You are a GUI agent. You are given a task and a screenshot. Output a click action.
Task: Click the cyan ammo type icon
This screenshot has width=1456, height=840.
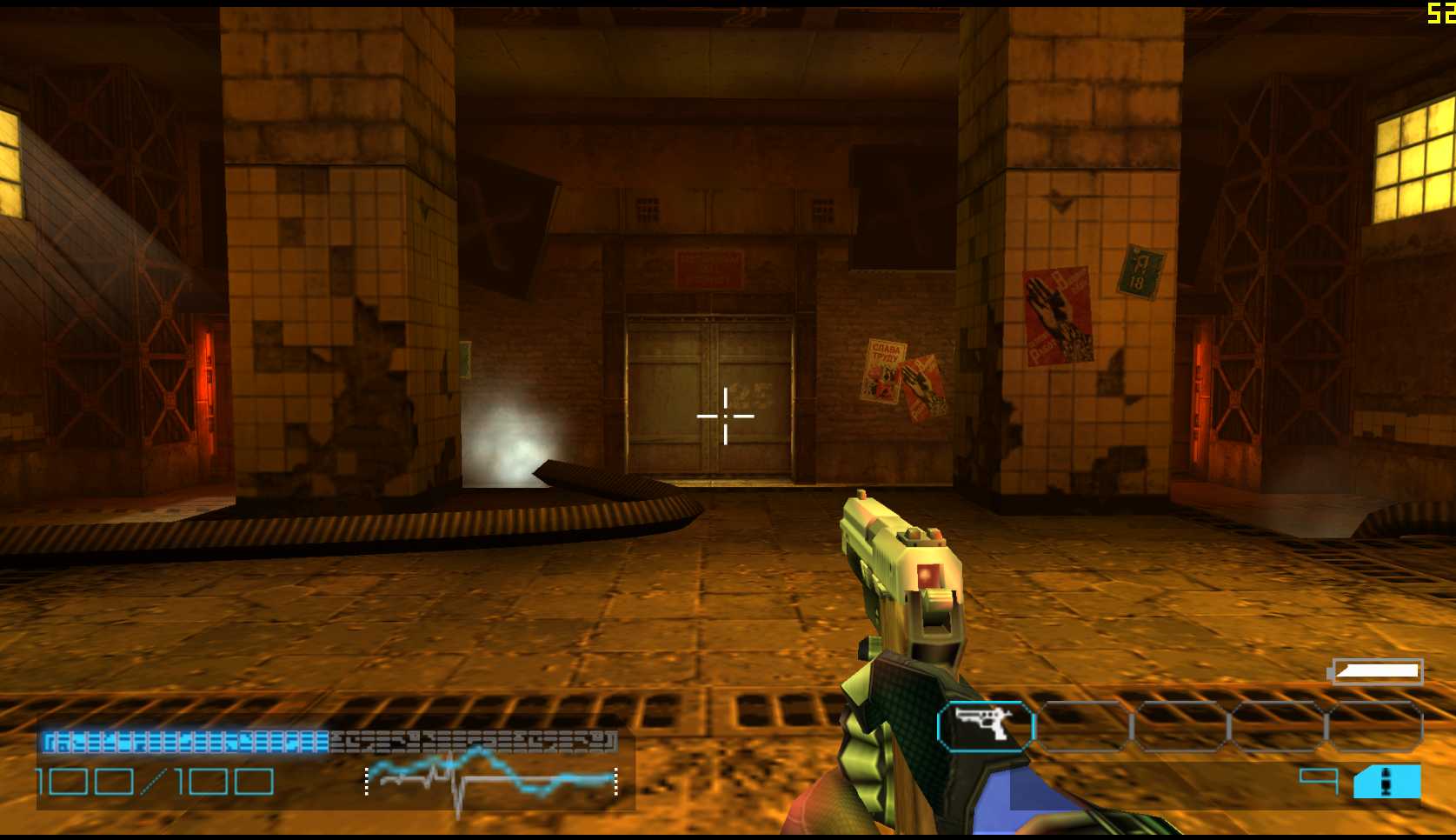tap(1386, 782)
